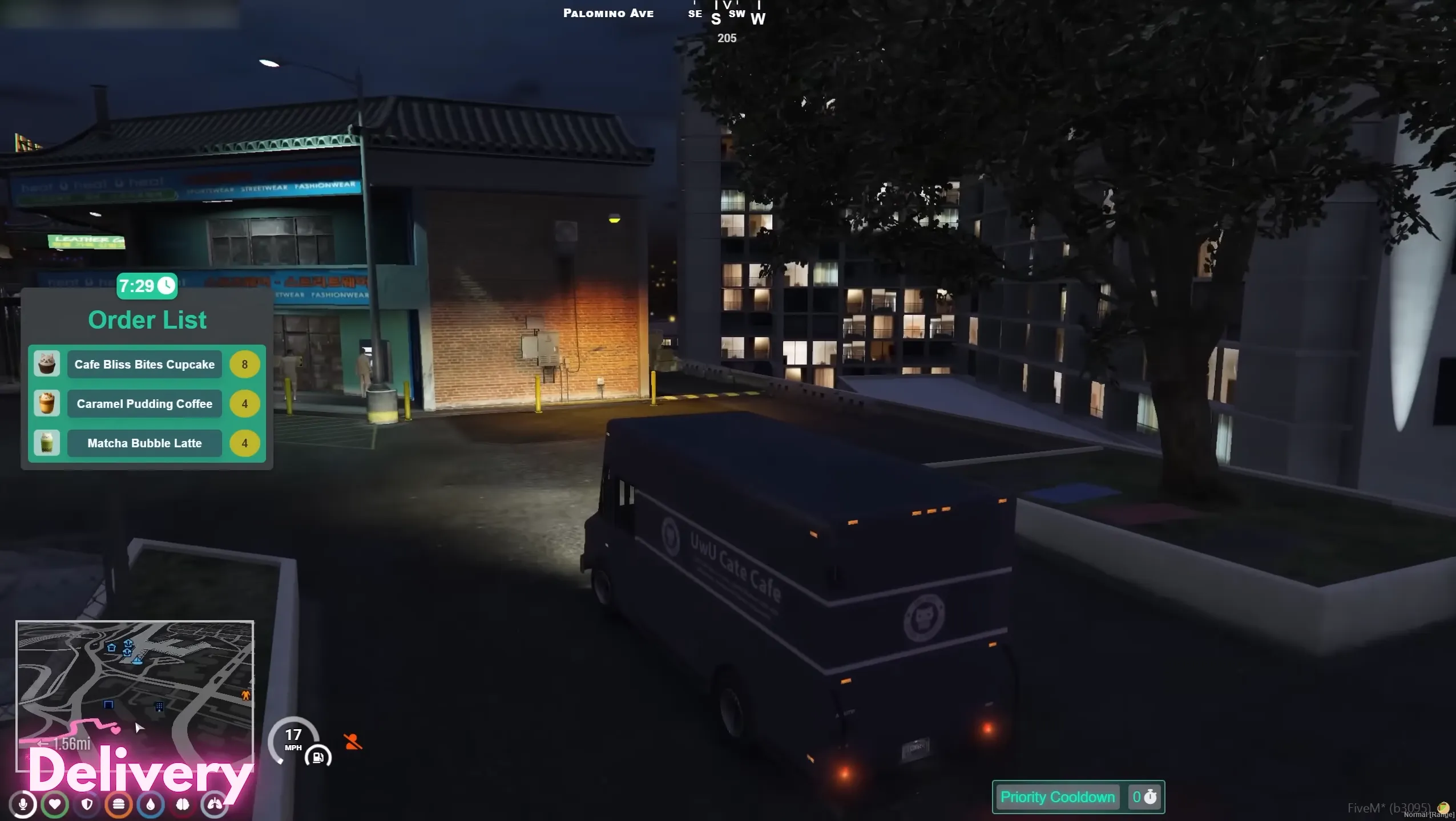
Task: Click the water drop thirst icon
Action: [x=150, y=805]
